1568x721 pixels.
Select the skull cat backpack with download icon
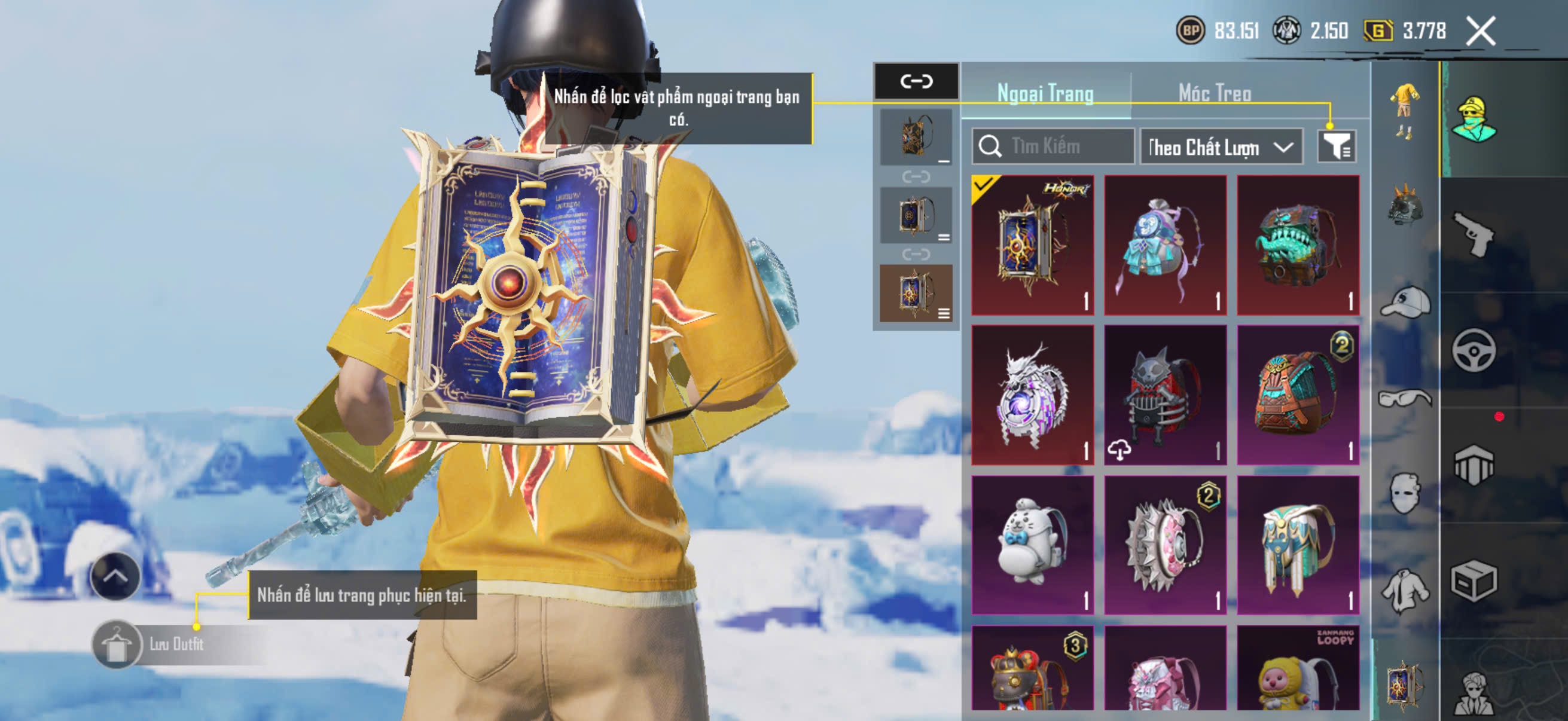tap(1165, 395)
